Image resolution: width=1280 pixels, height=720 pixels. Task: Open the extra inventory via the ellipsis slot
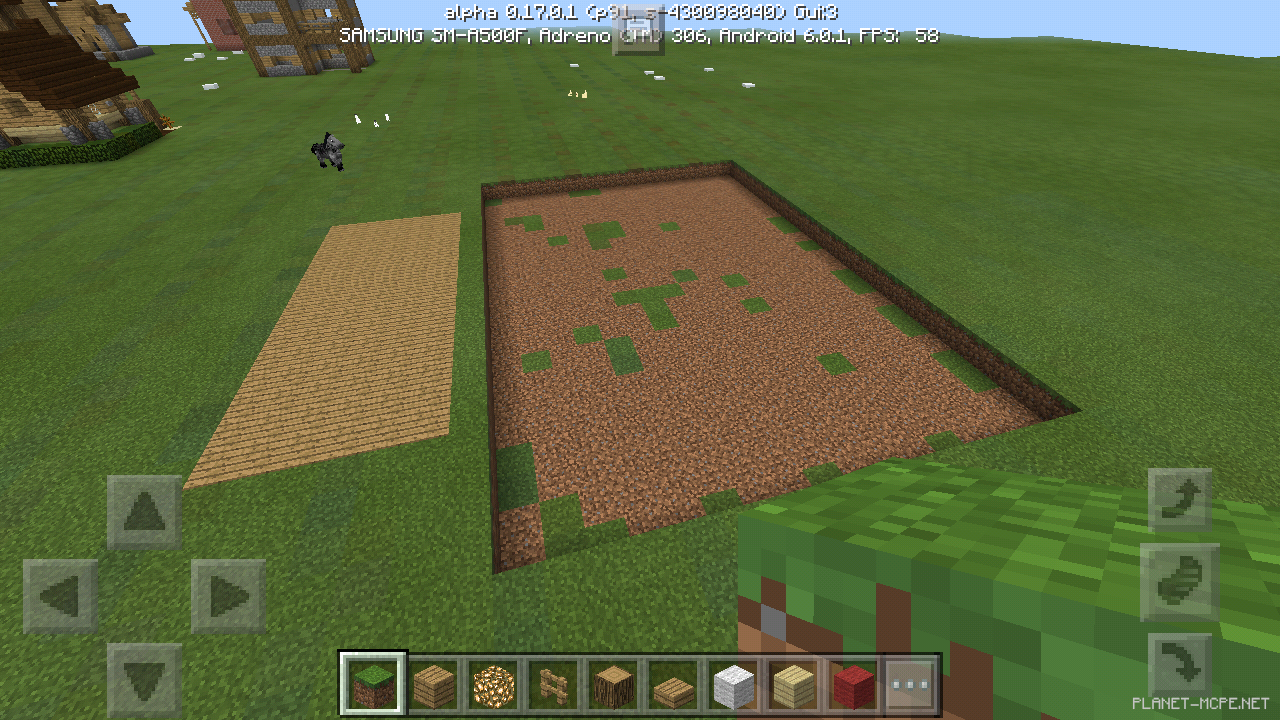coord(910,685)
